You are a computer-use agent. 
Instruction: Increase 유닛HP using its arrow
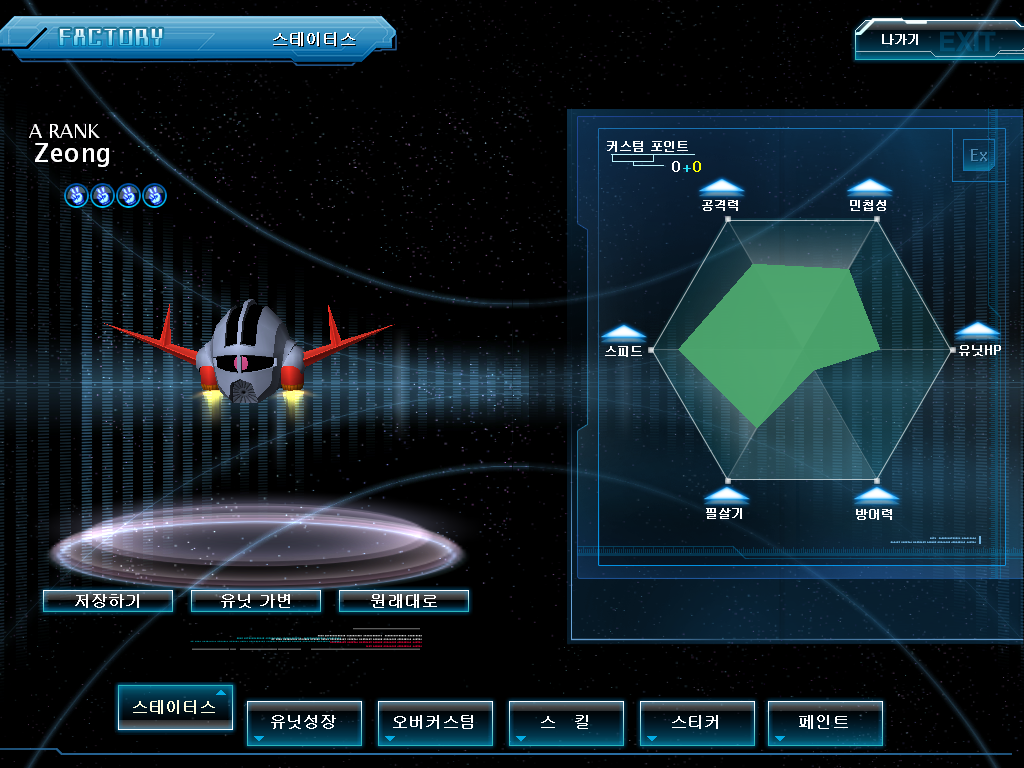(x=977, y=331)
